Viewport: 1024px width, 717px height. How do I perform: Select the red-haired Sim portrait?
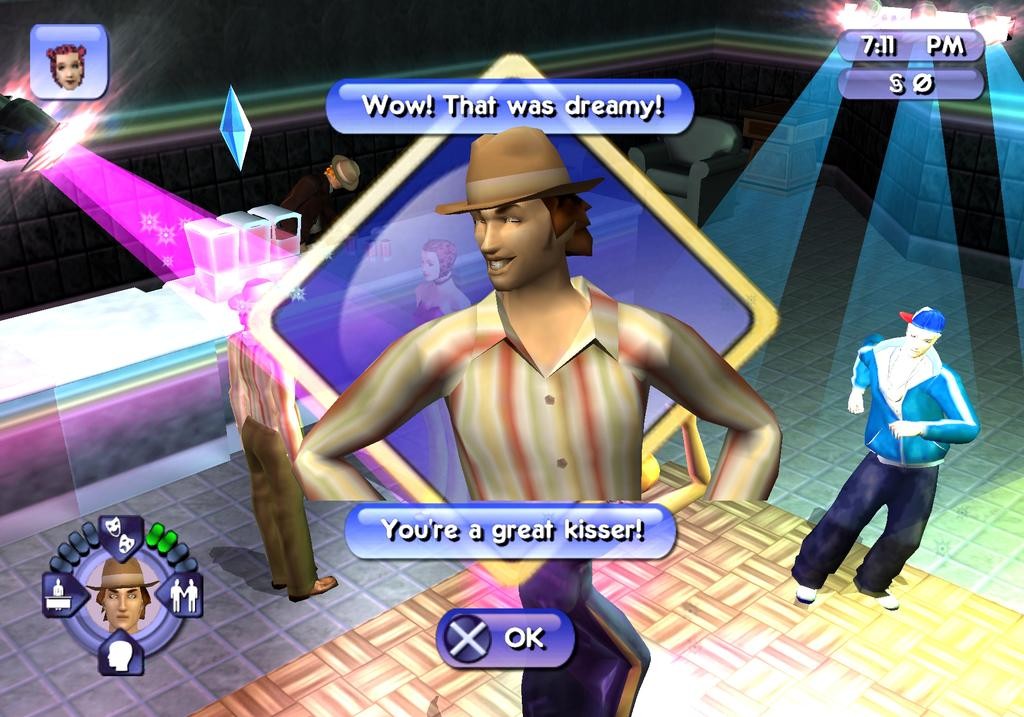tap(68, 63)
